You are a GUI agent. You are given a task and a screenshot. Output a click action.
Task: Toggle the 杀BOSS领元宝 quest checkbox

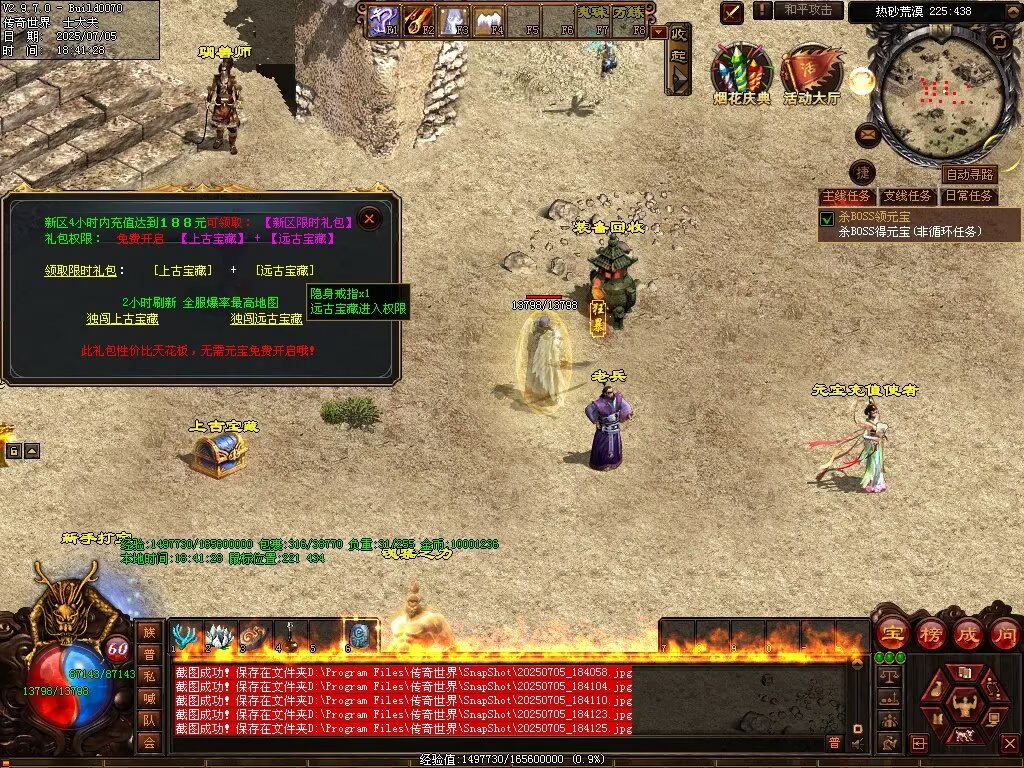click(x=827, y=218)
